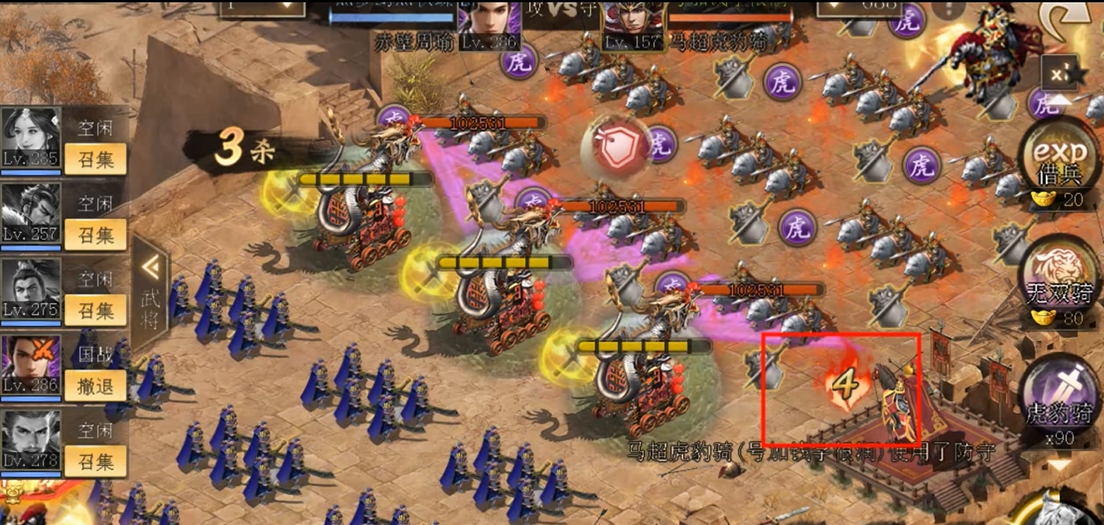Summon the Lv. 278 general

(x=95, y=461)
